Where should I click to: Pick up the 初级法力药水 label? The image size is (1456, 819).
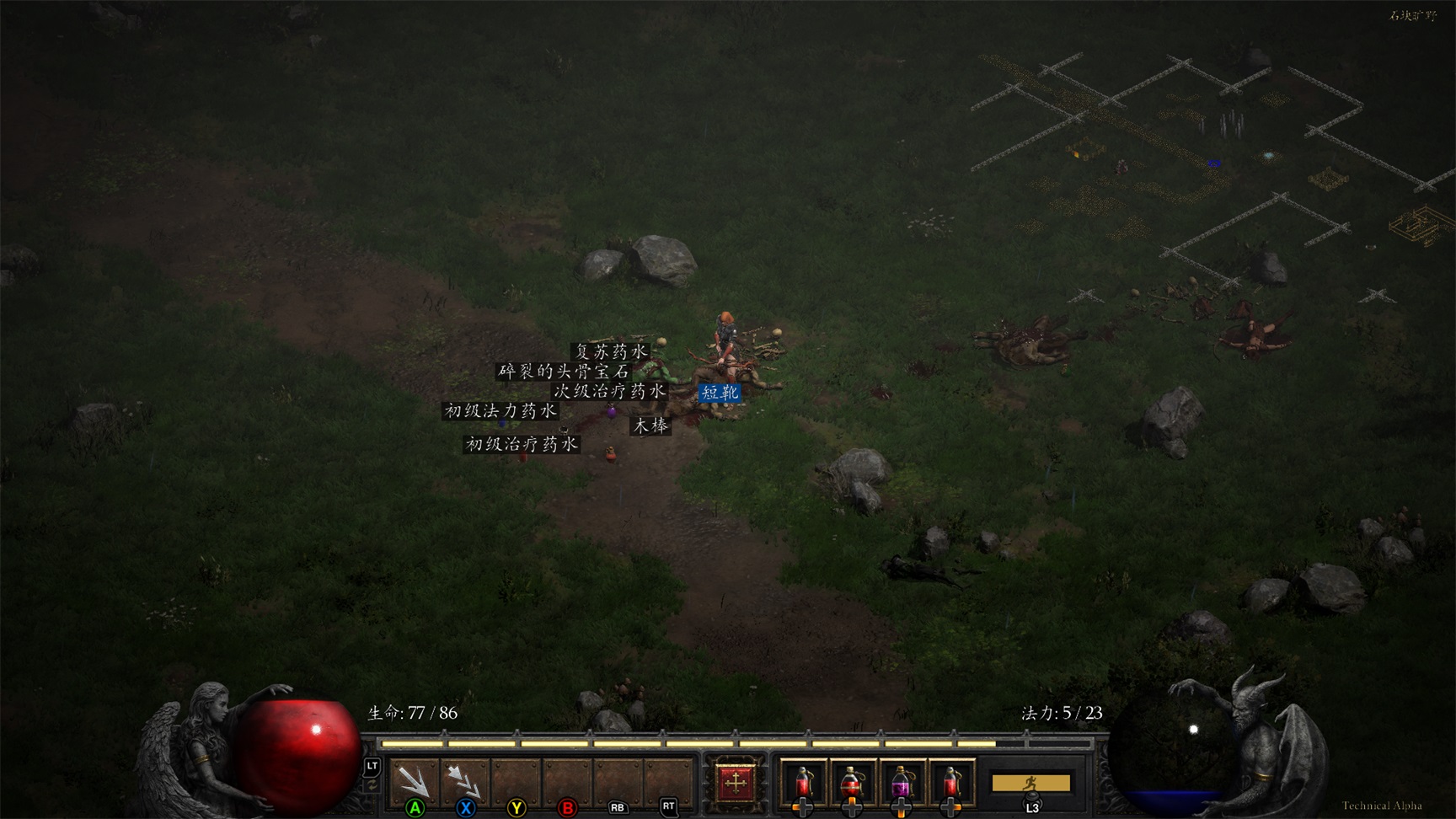[x=500, y=411]
